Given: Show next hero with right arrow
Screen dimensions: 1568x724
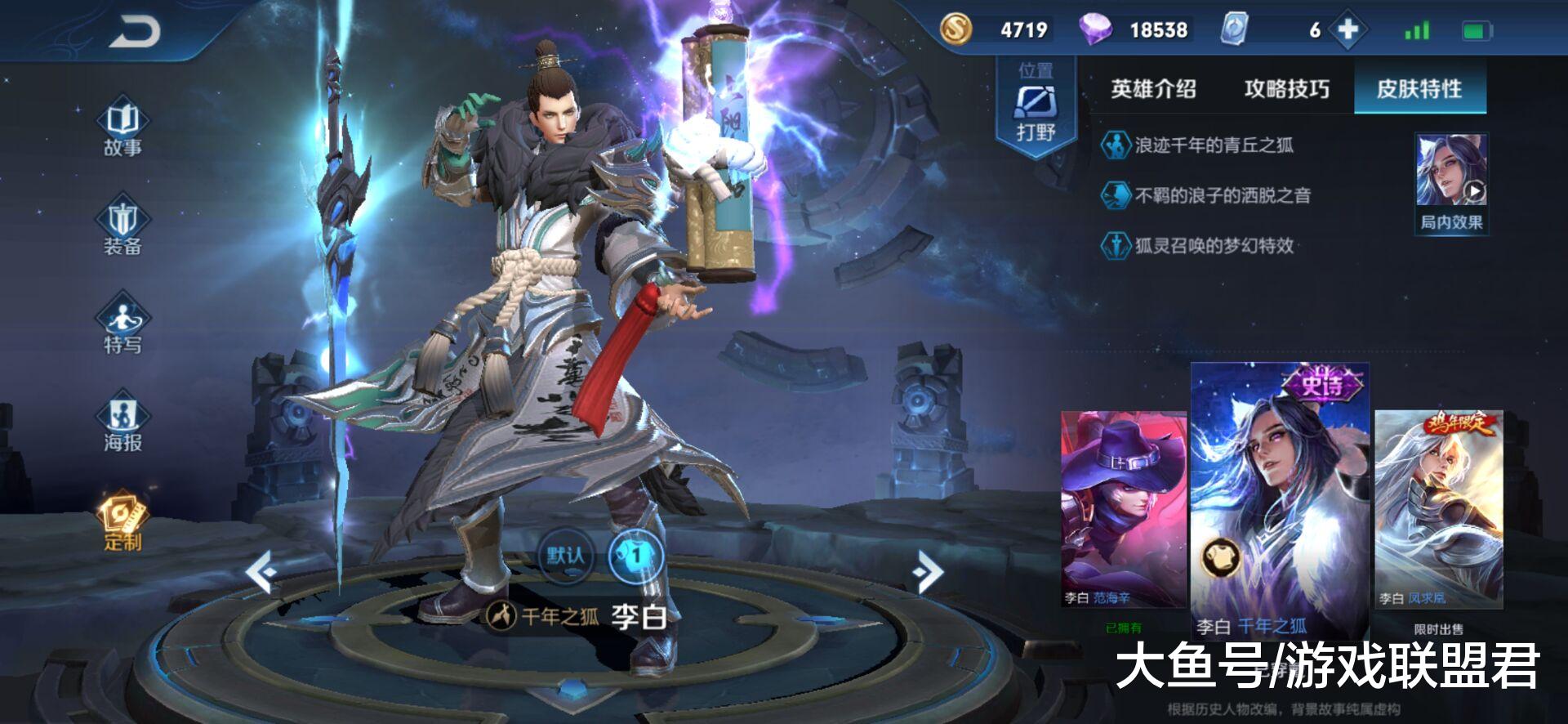Looking at the screenshot, I should click(x=929, y=571).
